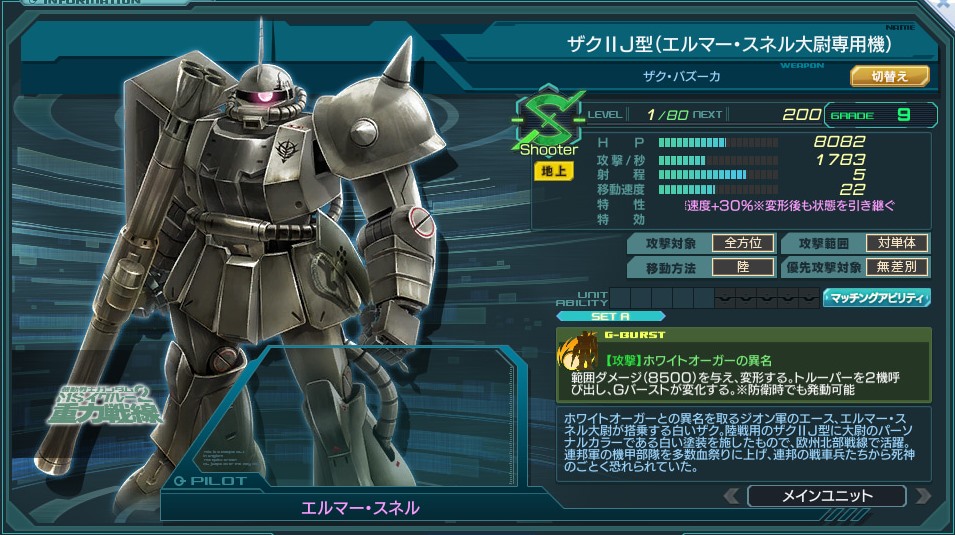Viewport: 955px width, 535px height.
Task: Open the マッチングアビリティ panel
Action: [x=876, y=297]
